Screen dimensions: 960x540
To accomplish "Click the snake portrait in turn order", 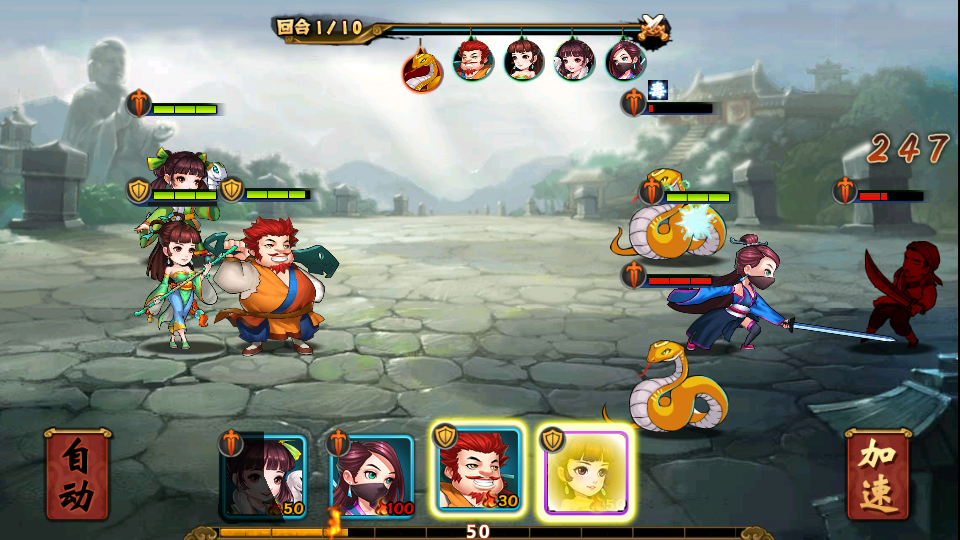I will tap(422, 70).
